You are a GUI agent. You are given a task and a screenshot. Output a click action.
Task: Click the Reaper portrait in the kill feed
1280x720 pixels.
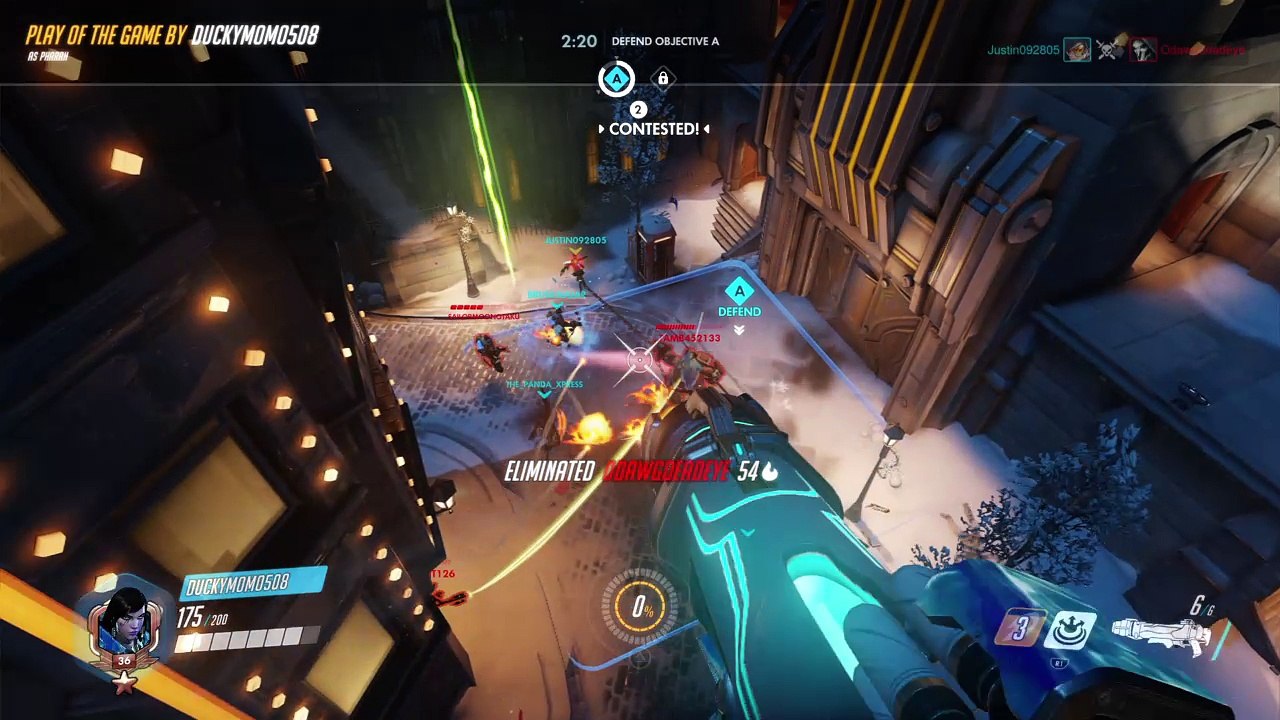click(1143, 50)
